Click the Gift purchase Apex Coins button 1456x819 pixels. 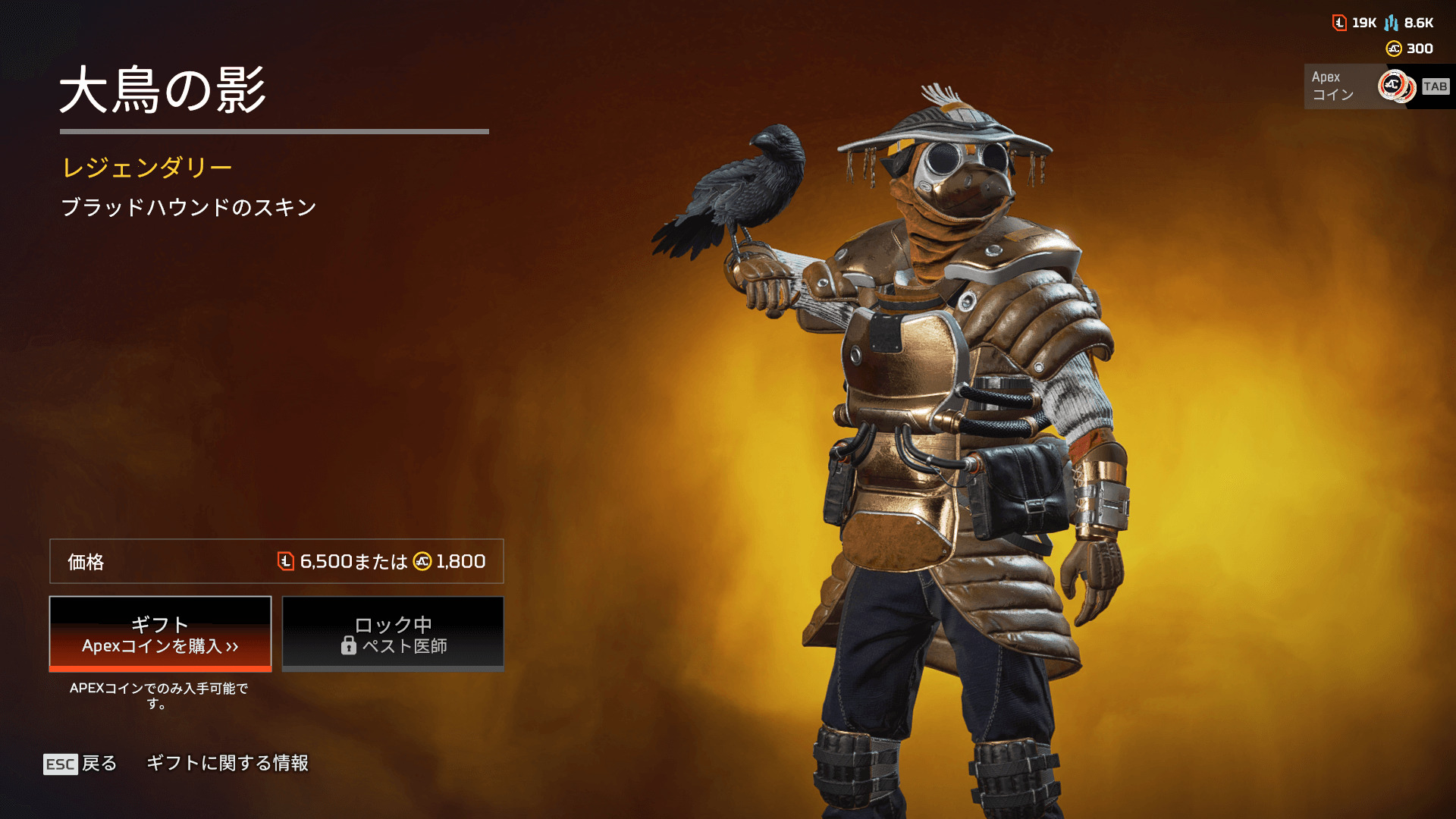160,634
